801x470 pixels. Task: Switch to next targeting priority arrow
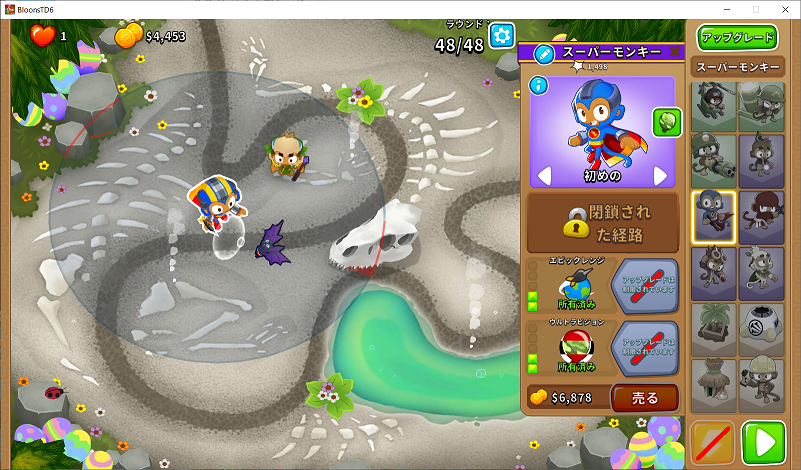click(660, 176)
